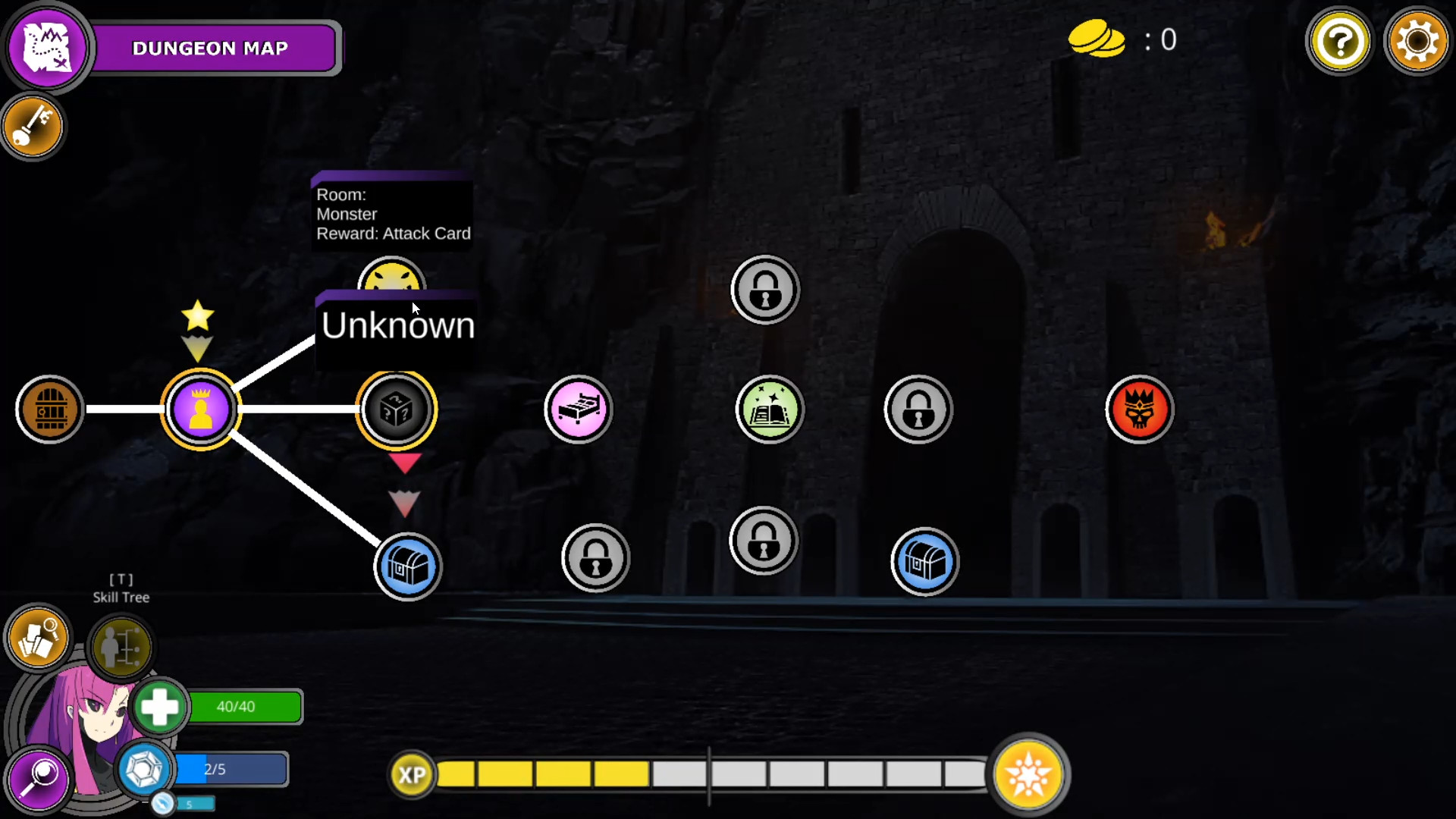Open the Skill Tree panel
Image resolution: width=1456 pixels, height=819 pixels.
[x=121, y=646]
